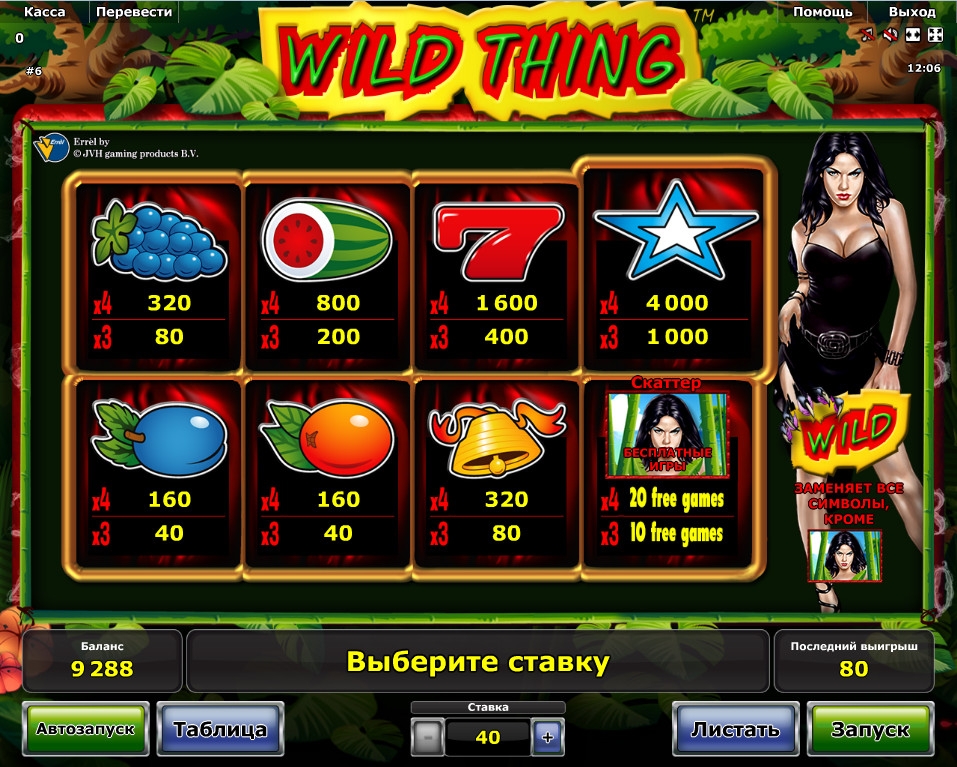
Task: Exit the game via Выход
Action: 911,12
